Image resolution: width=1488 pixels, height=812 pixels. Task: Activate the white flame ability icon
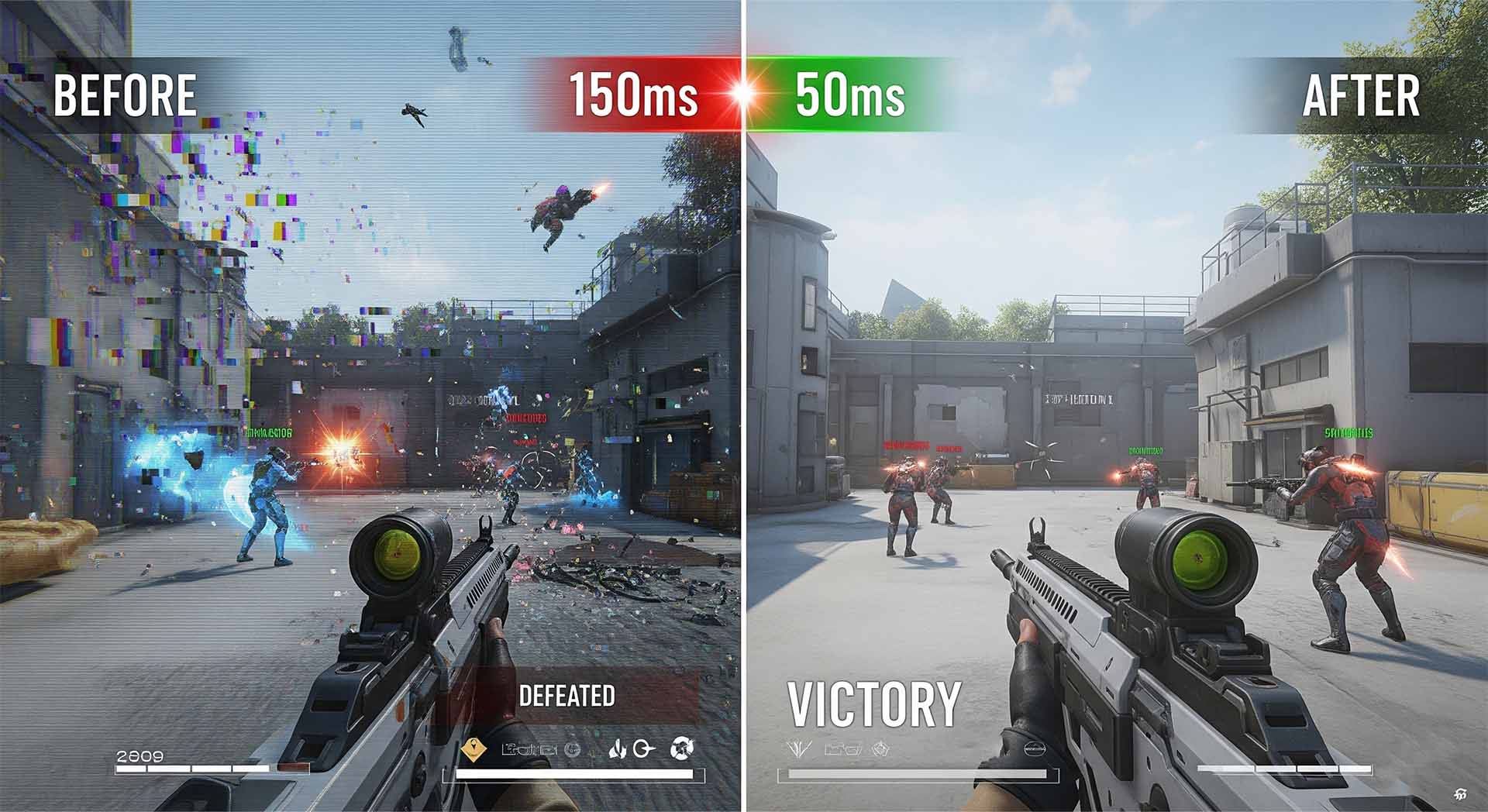click(616, 749)
